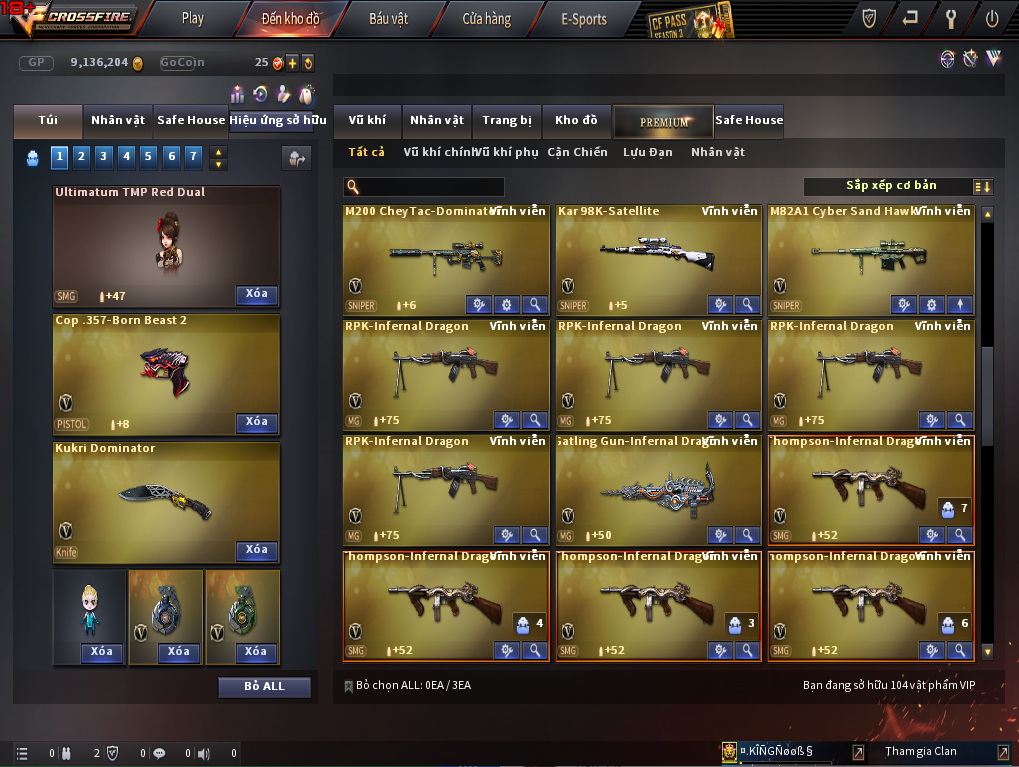This screenshot has width=1019, height=767.
Task: Open the Hiệu ứng sở hữu tab
Action: (x=278, y=121)
